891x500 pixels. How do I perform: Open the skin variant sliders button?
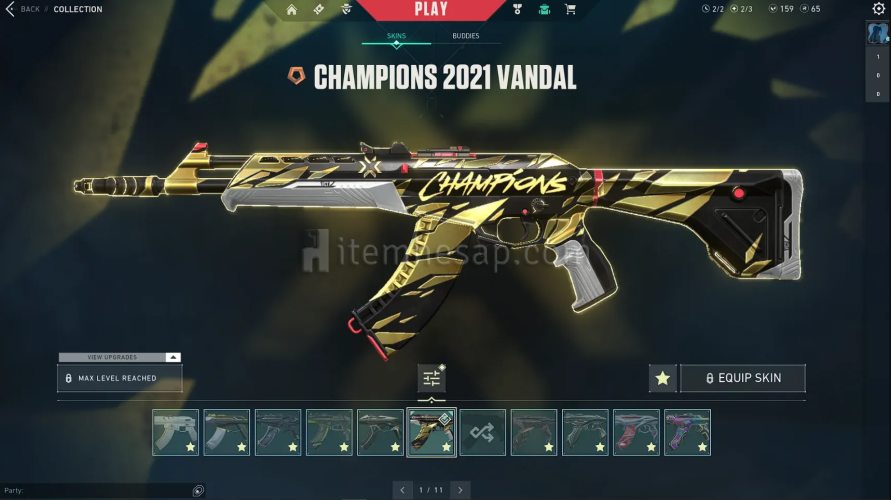pos(432,379)
